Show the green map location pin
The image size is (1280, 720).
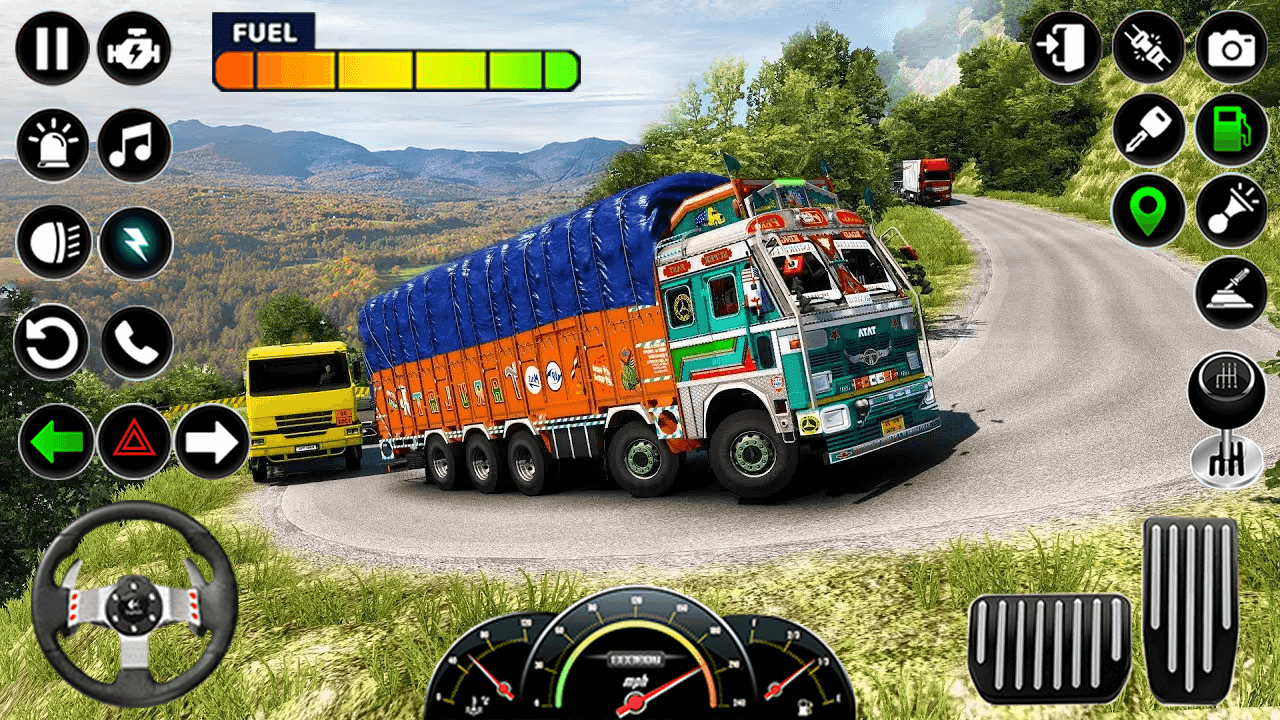[1149, 211]
